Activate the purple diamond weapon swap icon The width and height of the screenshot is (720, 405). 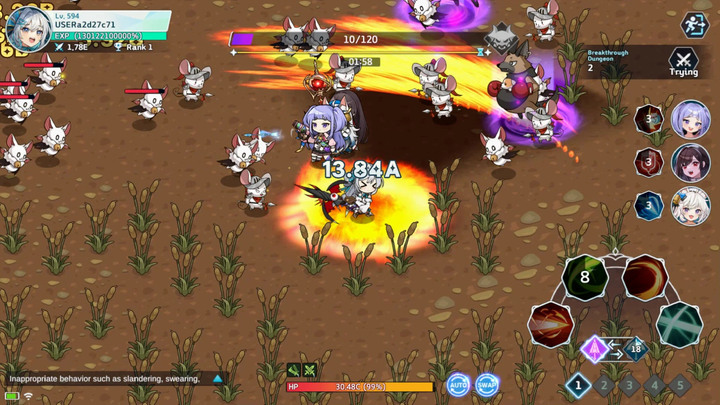coord(595,349)
